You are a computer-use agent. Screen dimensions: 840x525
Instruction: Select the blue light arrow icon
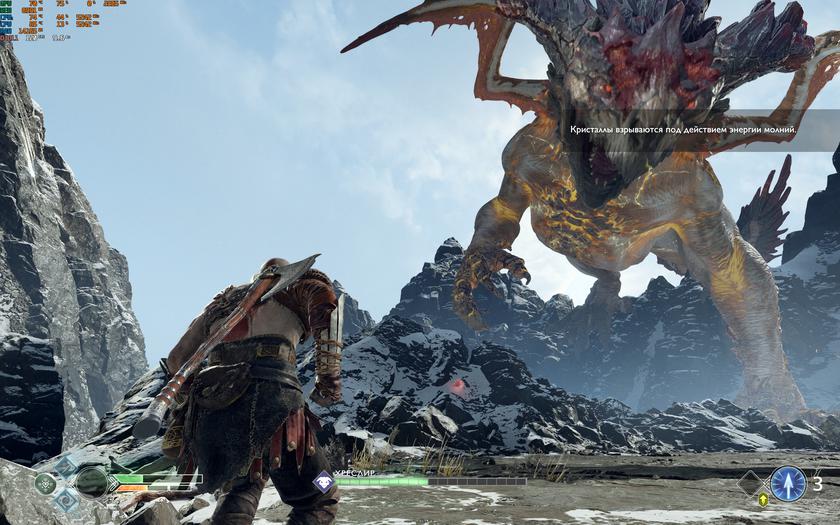pyautogui.click(x=788, y=484)
